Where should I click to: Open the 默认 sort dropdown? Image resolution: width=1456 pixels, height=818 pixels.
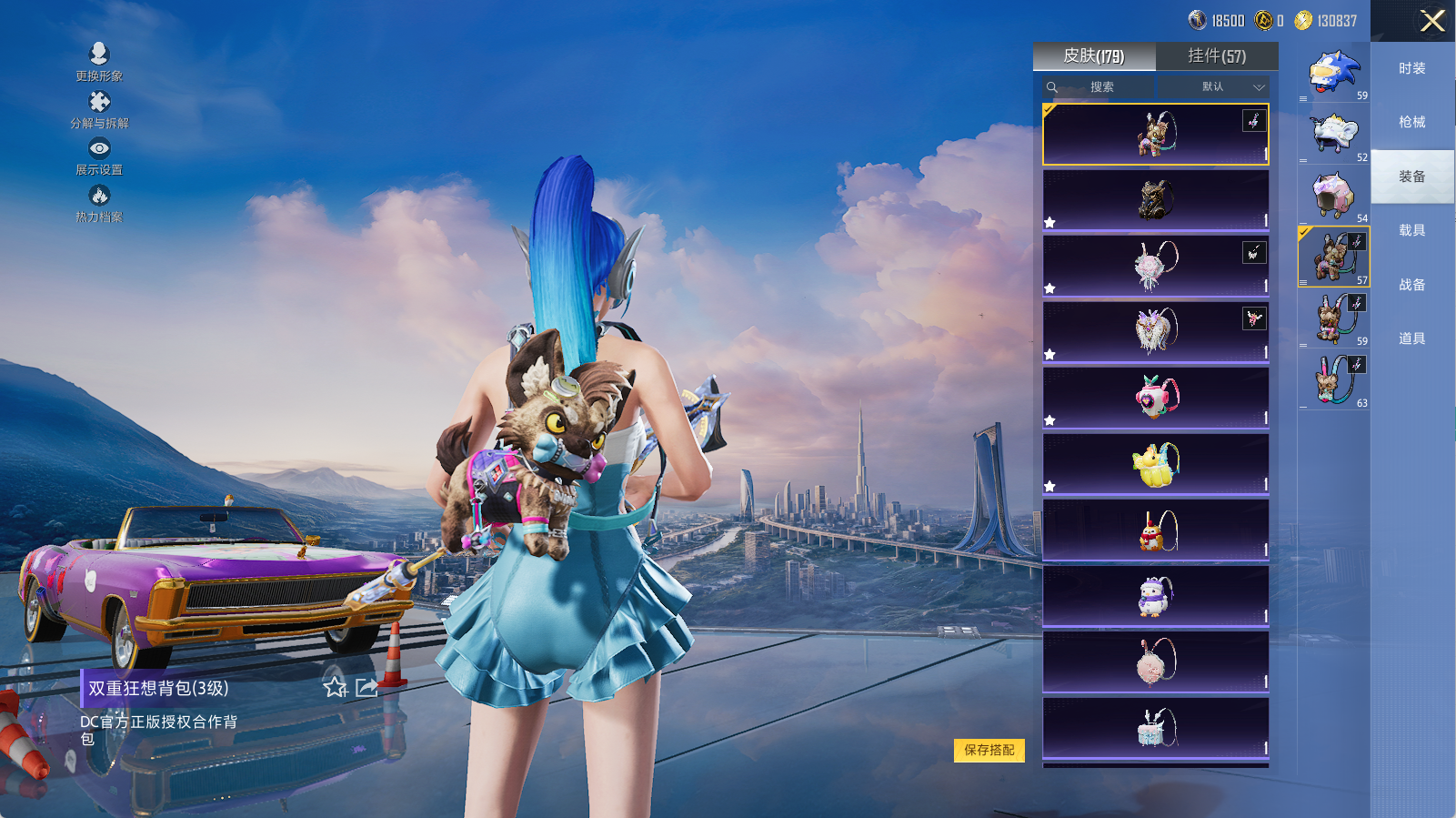(1219, 87)
